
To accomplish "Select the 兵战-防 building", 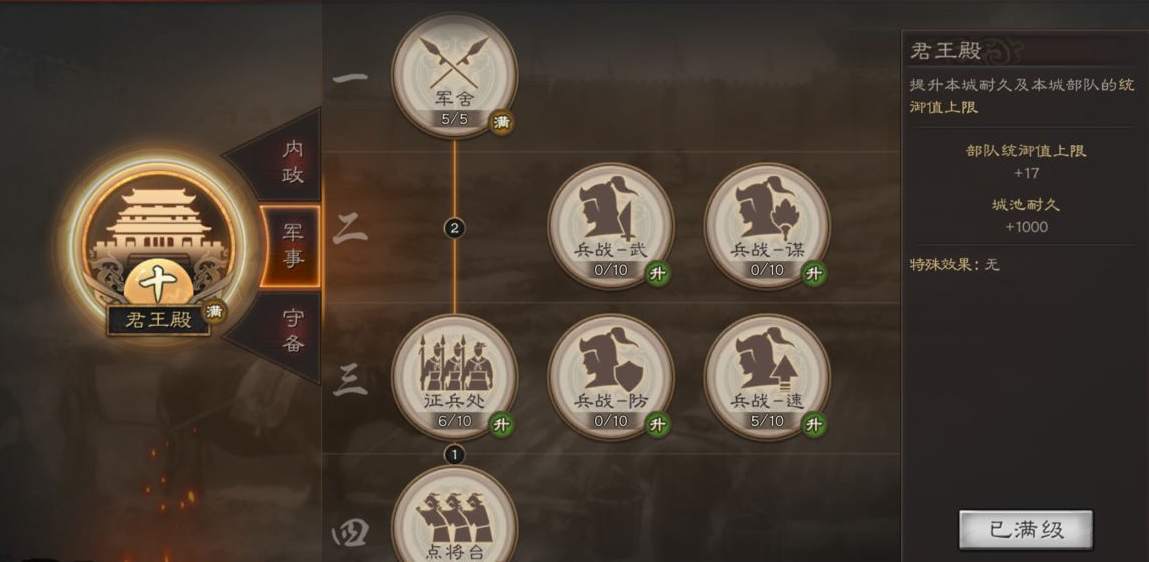I will [610, 377].
